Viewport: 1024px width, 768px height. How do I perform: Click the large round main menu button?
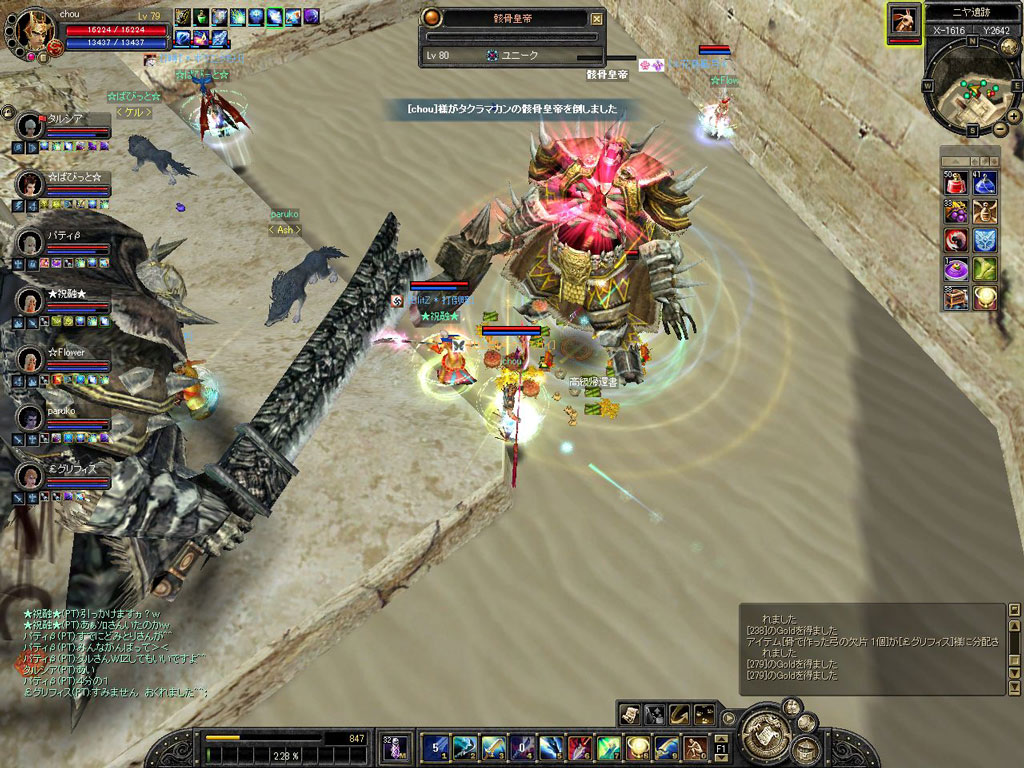tap(765, 730)
